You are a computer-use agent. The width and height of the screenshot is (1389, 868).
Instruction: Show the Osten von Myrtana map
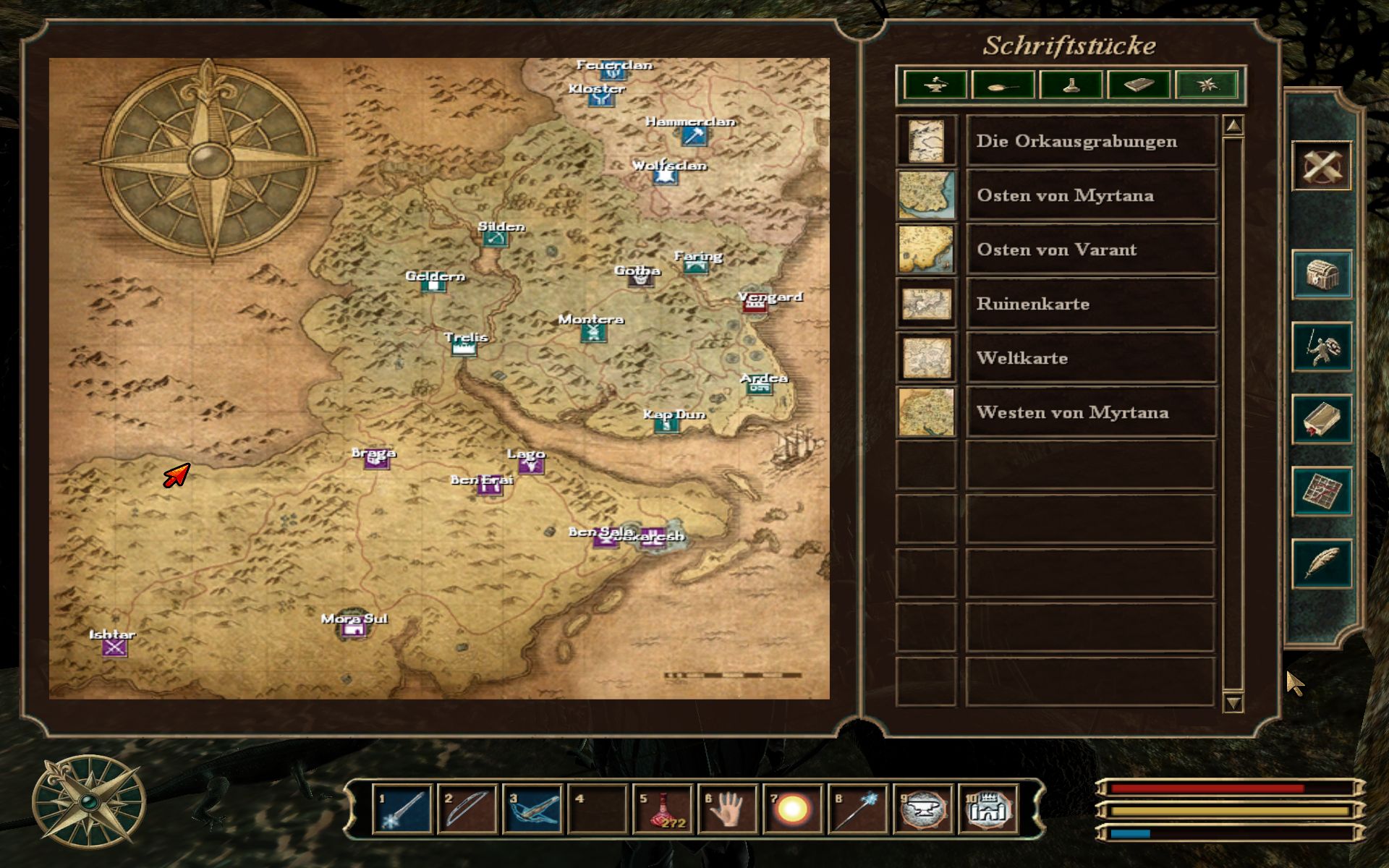point(1090,195)
